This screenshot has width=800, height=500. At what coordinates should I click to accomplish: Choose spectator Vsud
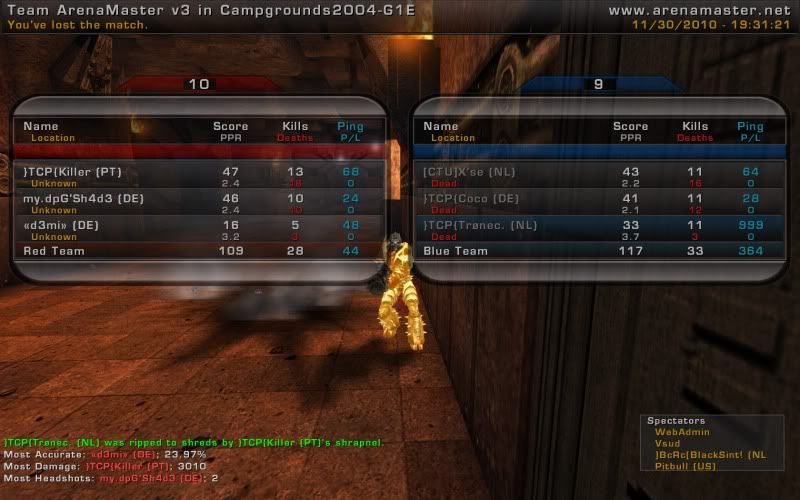pyautogui.click(x=667, y=443)
